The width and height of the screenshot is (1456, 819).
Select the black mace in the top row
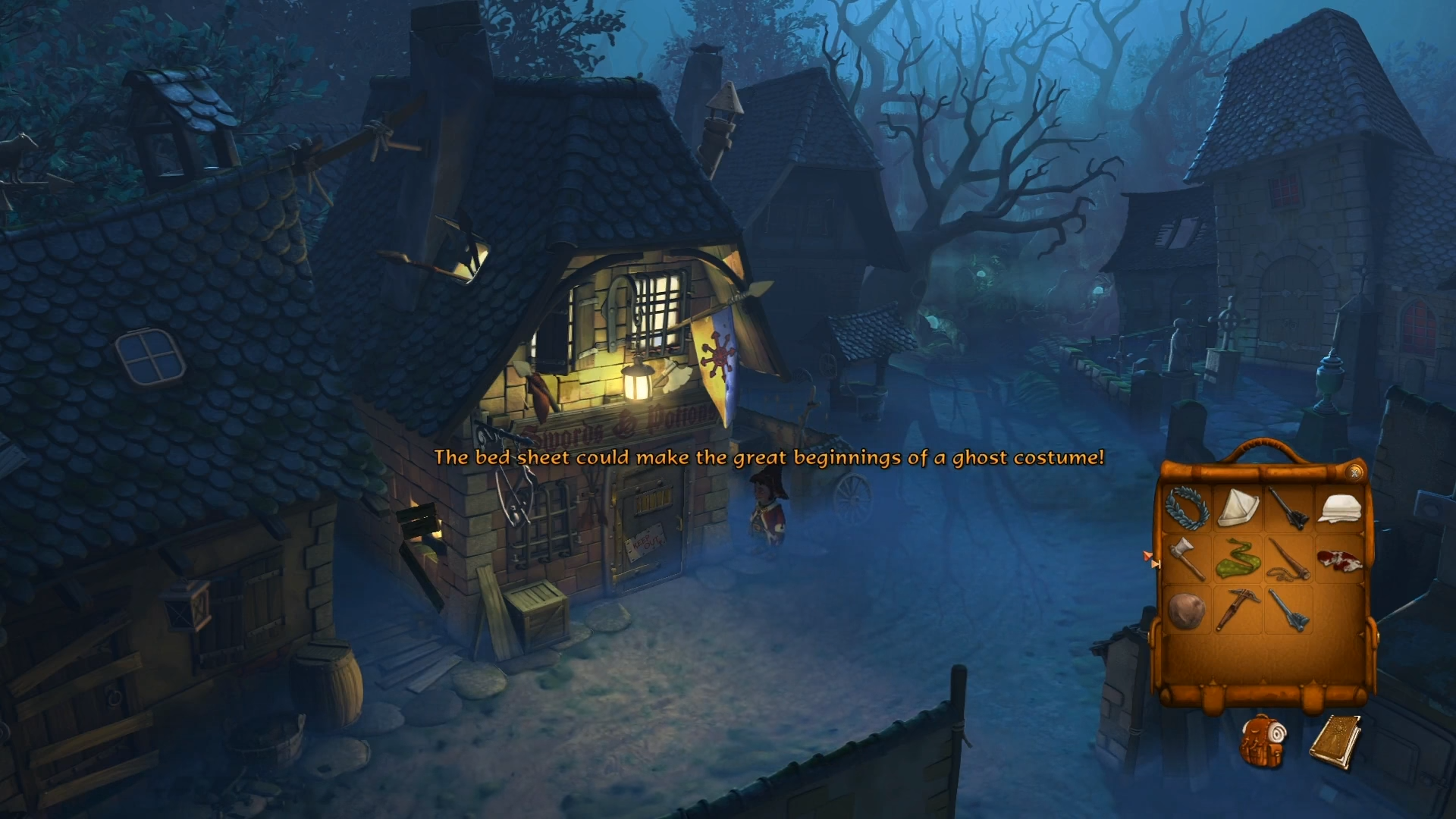pos(1288,508)
